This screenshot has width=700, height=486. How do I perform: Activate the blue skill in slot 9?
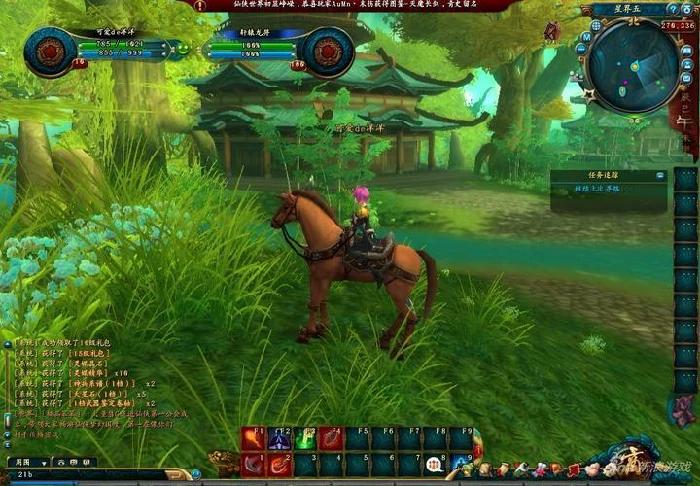pyautogui.click(x=461, y=464)
